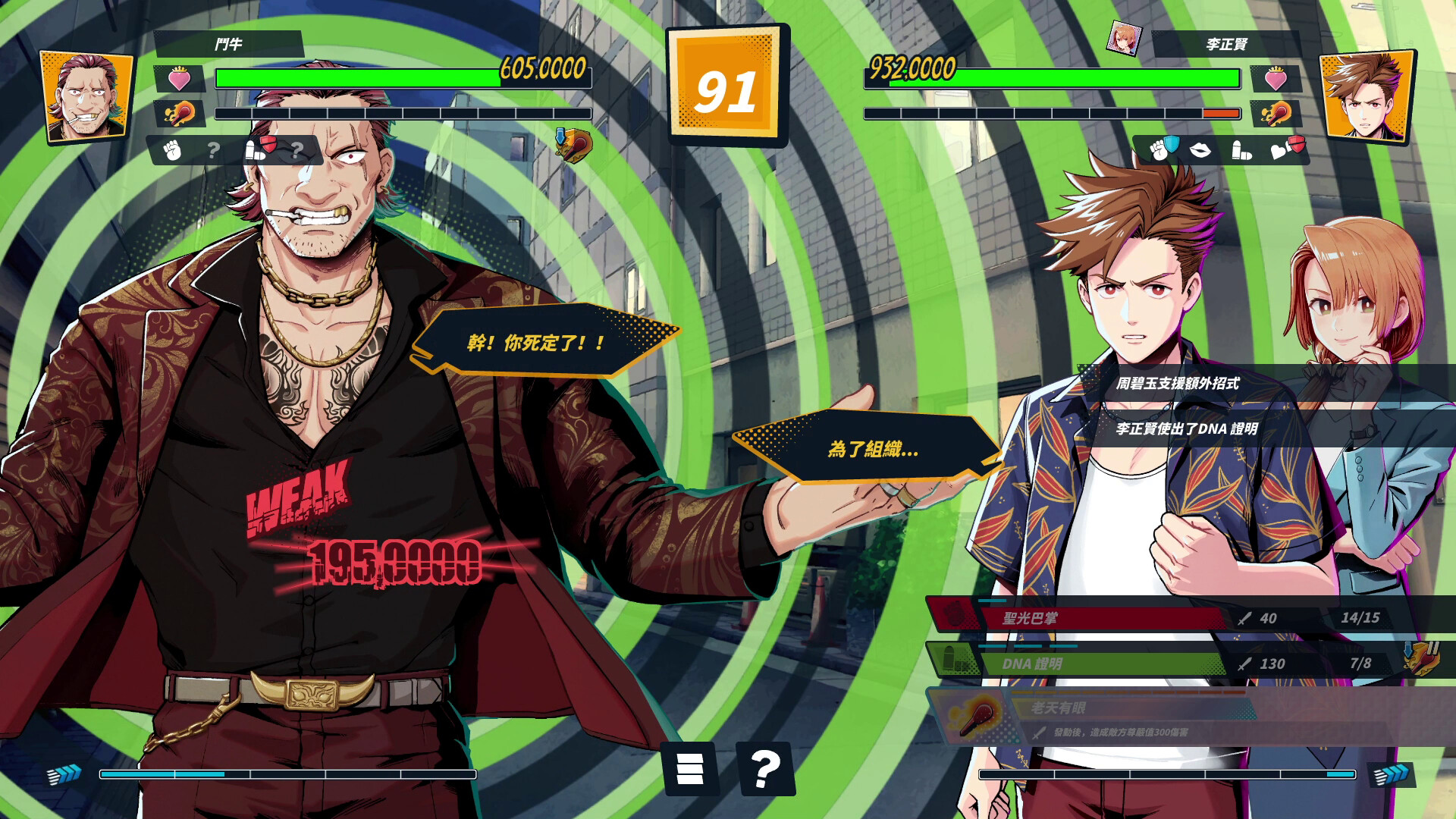Open the help question mark button
1456x819 pixels.
click(765, 769)
